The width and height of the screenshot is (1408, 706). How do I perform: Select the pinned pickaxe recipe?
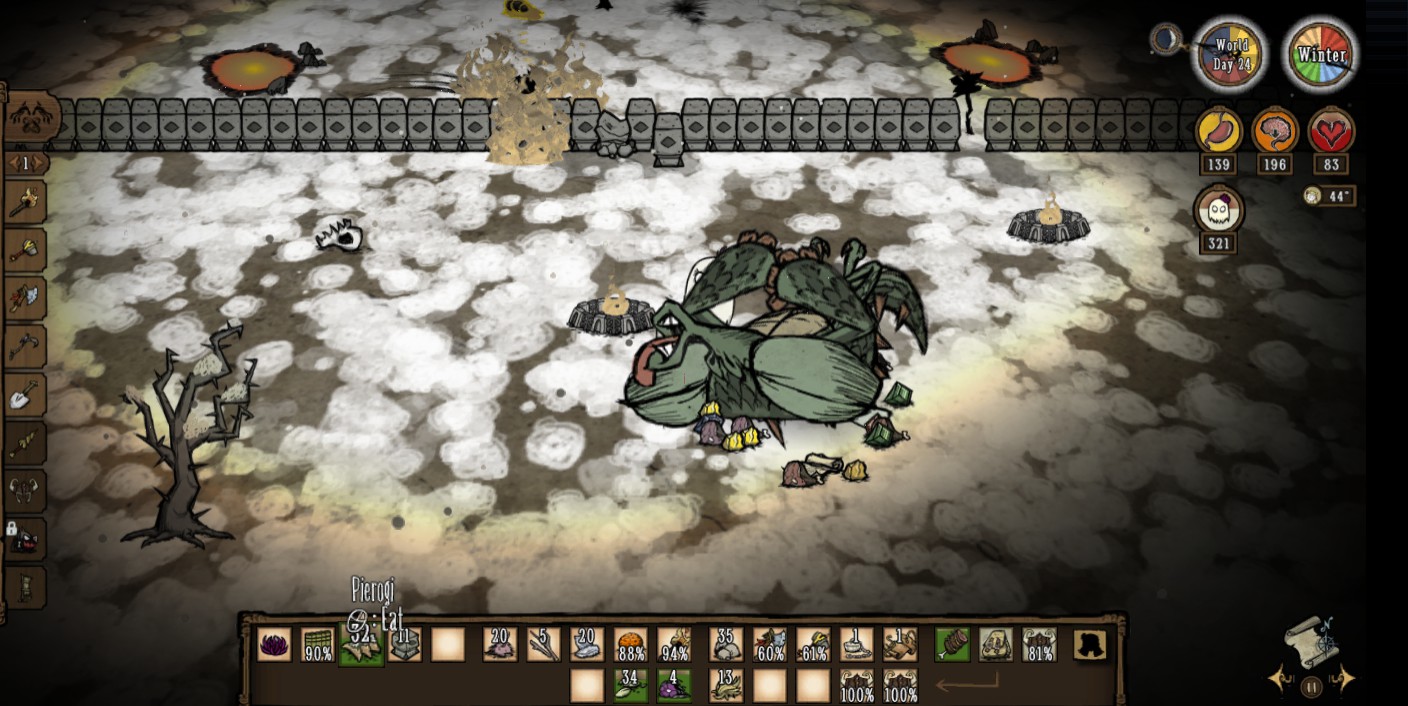25,347
